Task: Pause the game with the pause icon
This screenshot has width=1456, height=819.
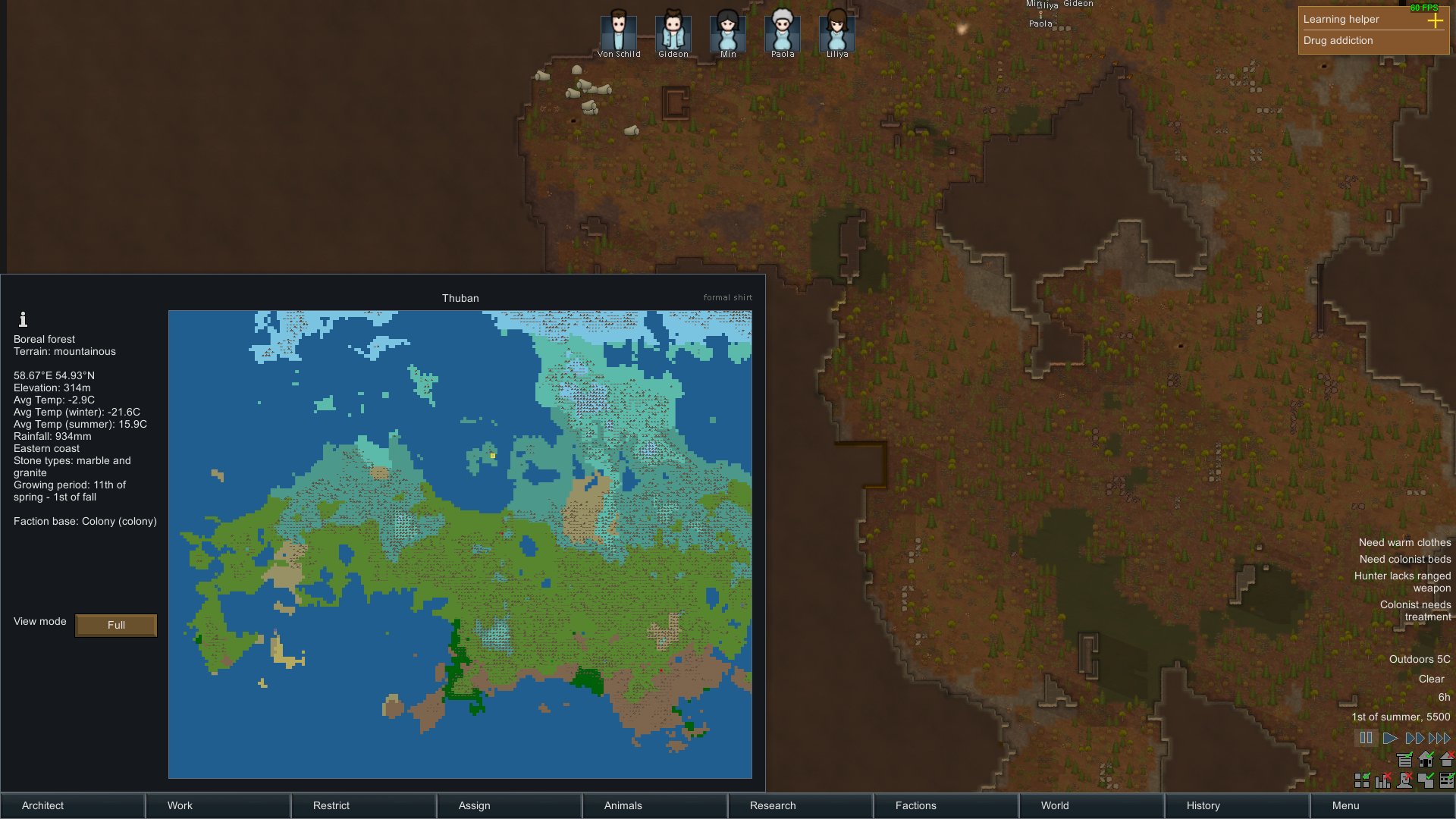Action: [x=1367, y=737]
